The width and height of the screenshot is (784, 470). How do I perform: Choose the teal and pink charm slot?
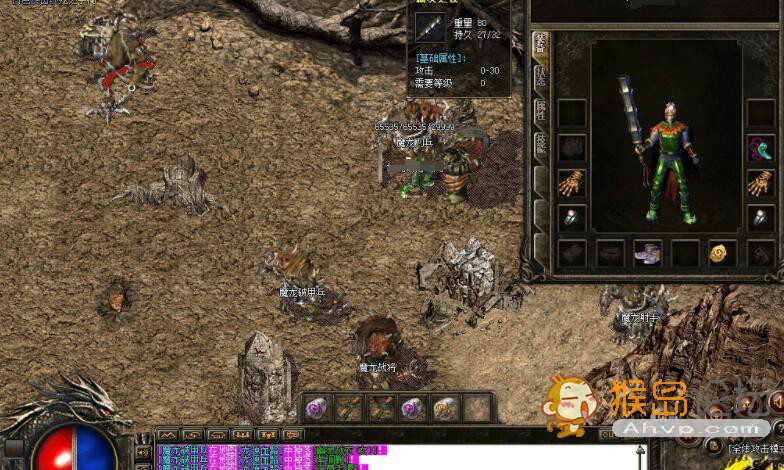(x=760, y=148)
